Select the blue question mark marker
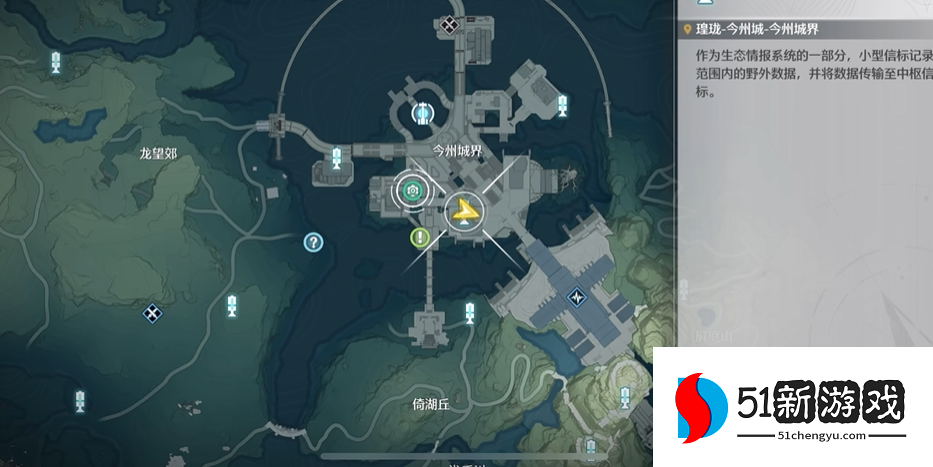The width and height of the screenshot is (933, 467). pos(313,241)
